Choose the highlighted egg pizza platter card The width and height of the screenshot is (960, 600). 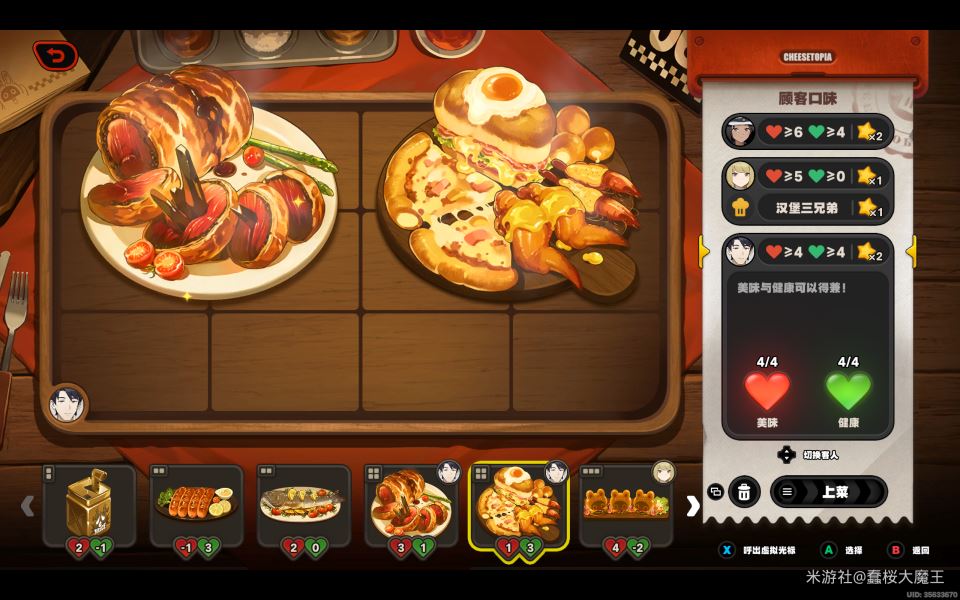[518, 505]
